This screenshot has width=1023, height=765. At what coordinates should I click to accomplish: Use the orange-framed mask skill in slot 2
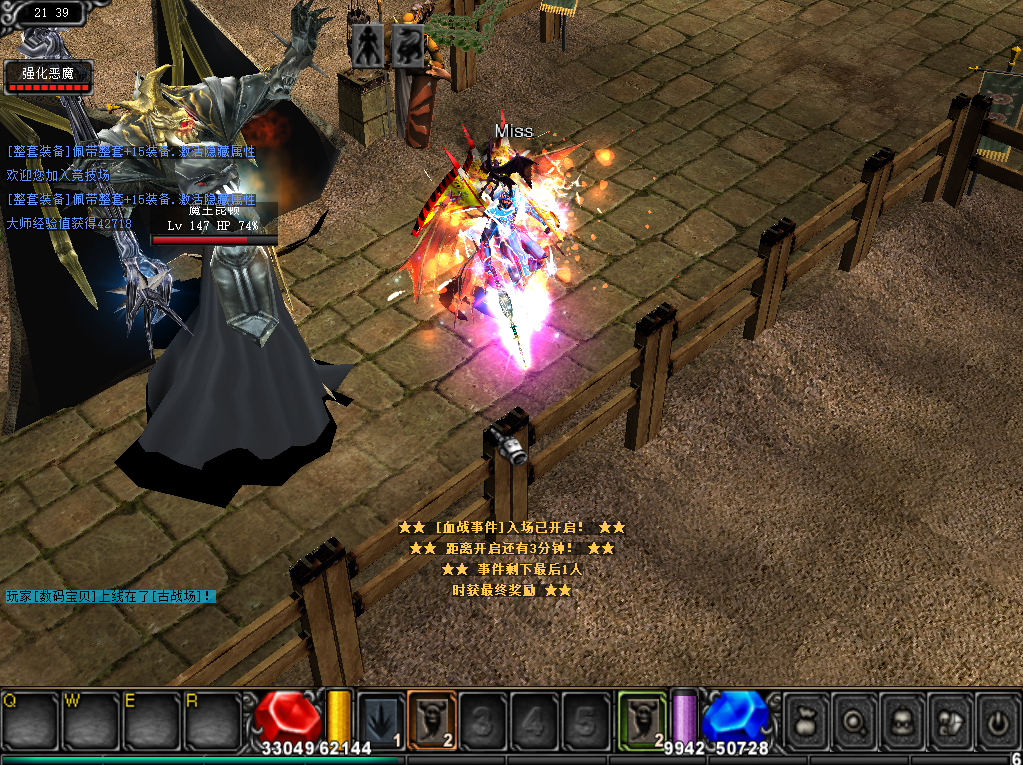432,720
